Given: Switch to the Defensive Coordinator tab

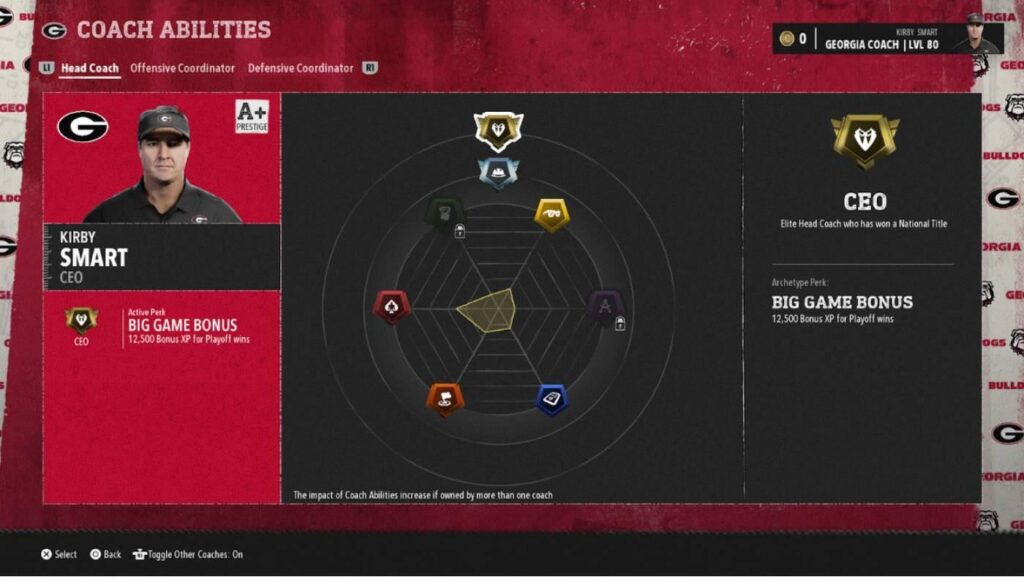Looking at the screenshot, I should [300, 68].
